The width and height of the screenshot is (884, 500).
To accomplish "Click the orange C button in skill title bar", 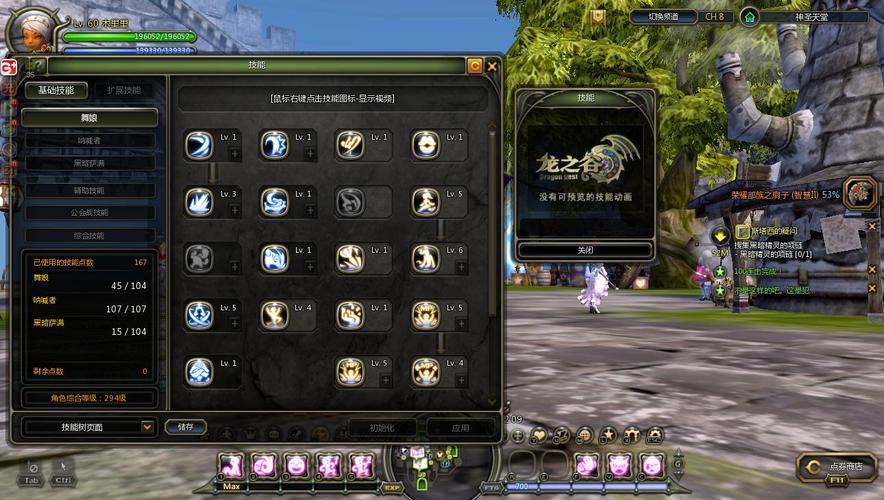I will 475,66.
